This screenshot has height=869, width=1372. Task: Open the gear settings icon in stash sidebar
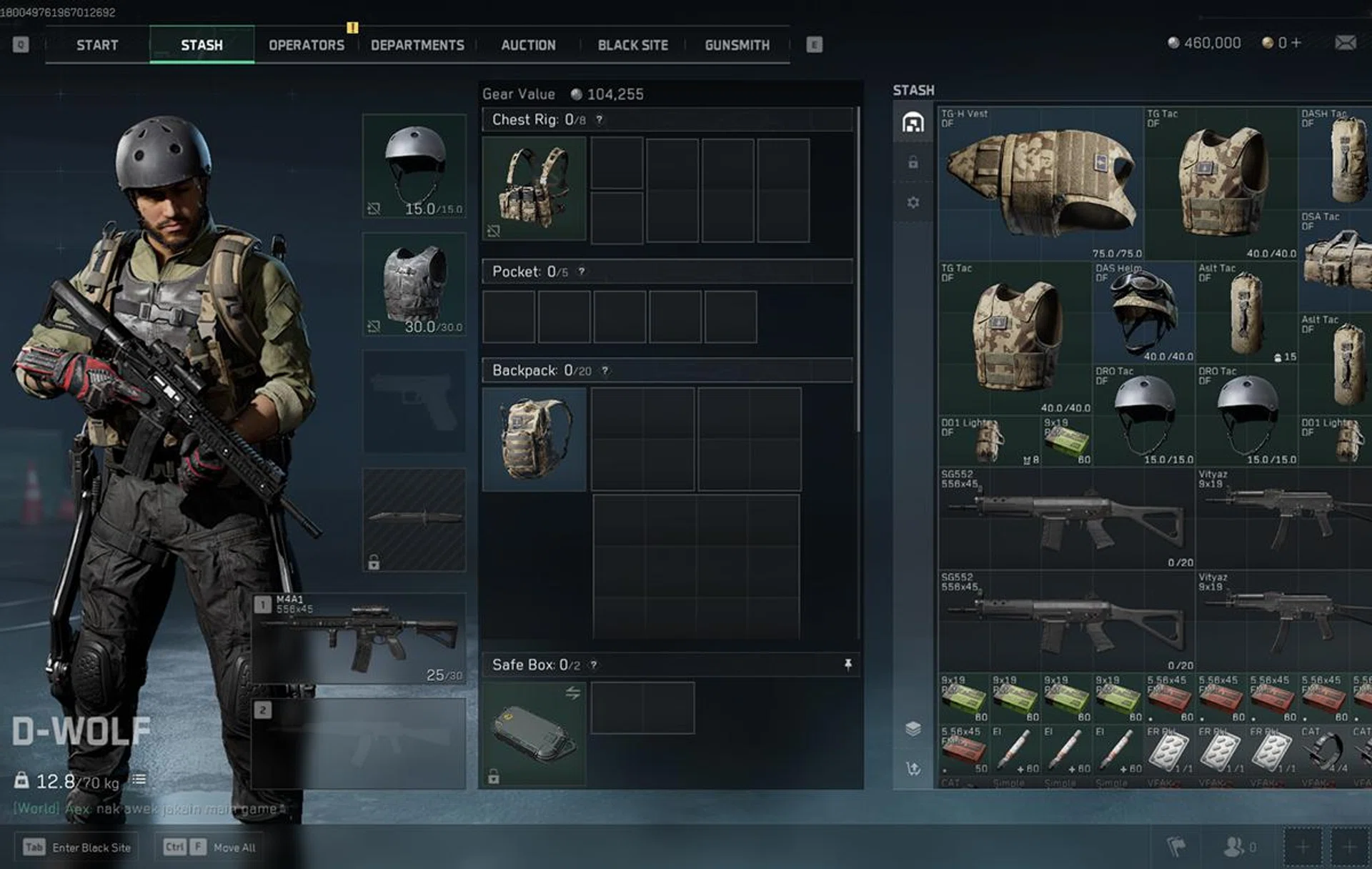click(x=913, y=202)
